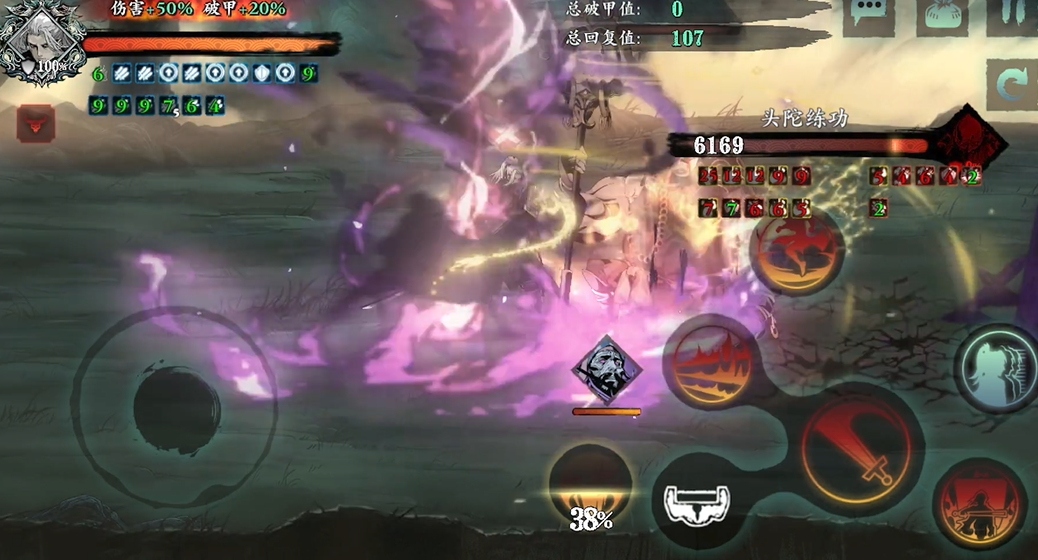The image size is (1038, 560).
Task: Tap the red diamond boss emblem
Action: click(x=967, y=143)
